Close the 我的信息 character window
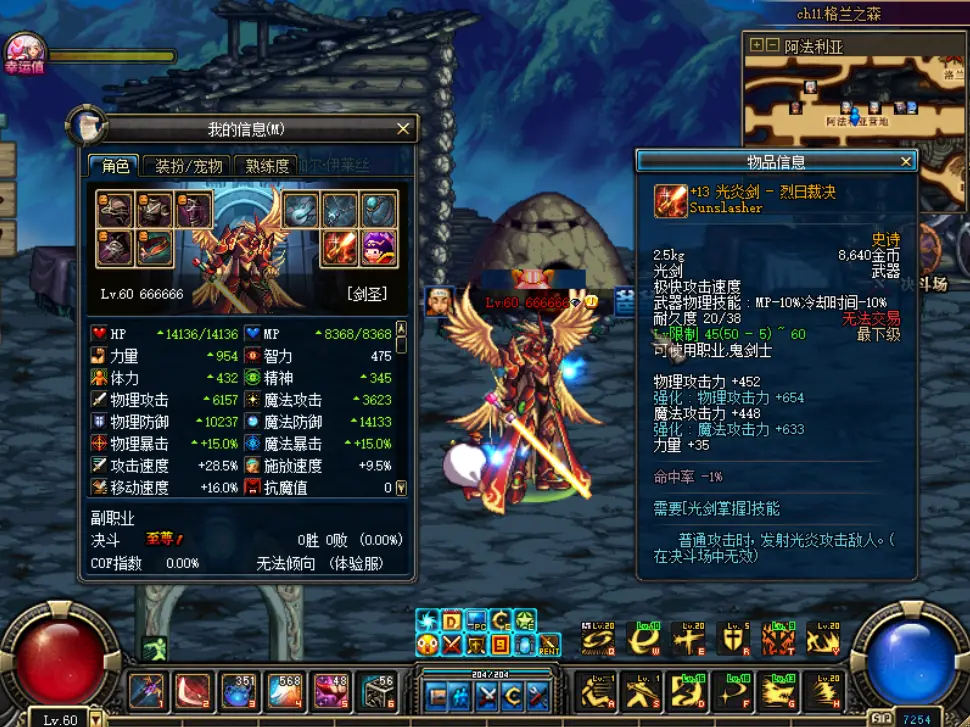The height and width of the screenshot is (727, 970). pyautogui.click(x=403, y=129)
